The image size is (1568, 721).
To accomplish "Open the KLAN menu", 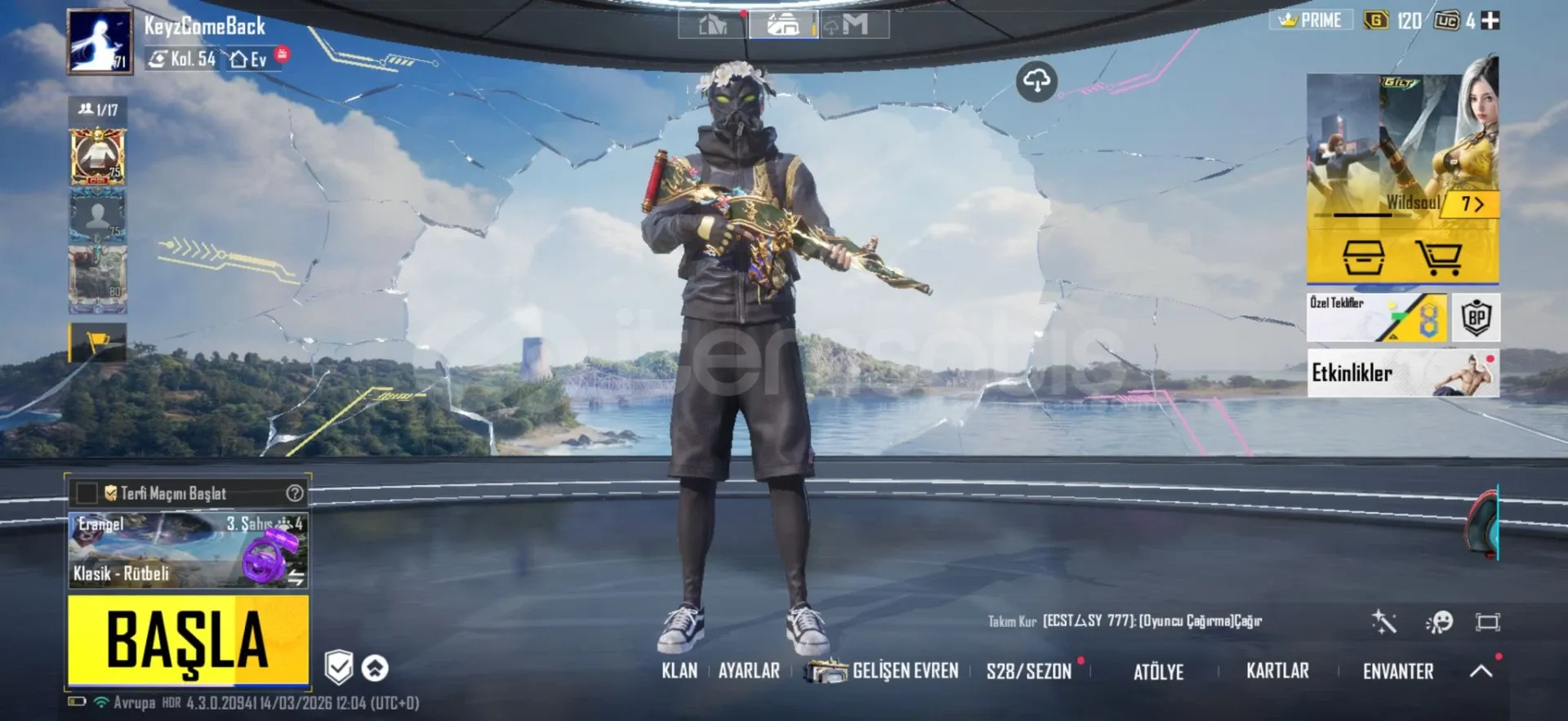I will click(x=679, y=671).
